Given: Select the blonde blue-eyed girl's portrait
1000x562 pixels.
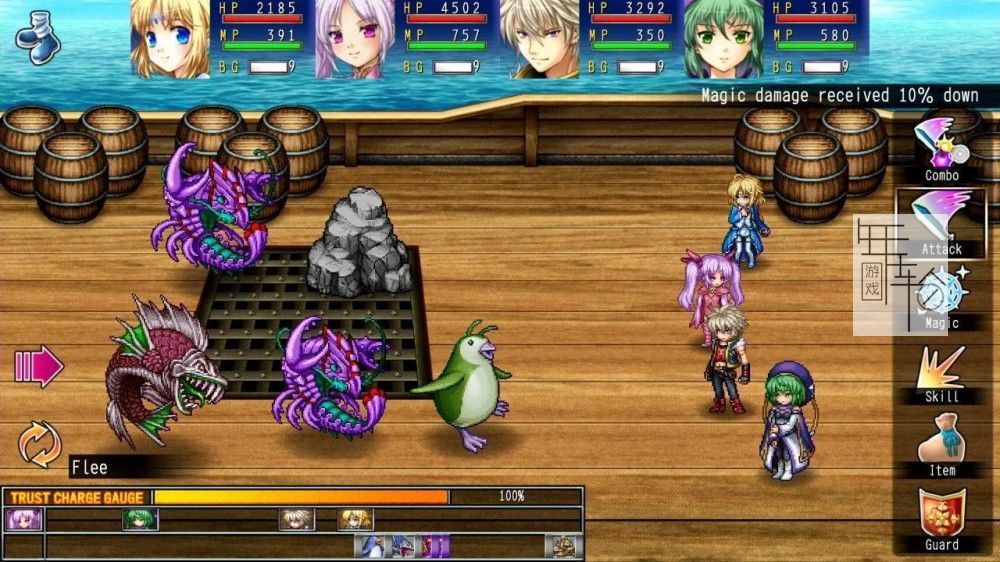Looking at the screenshot, I should pyautogui.click(x=170, y=40).
